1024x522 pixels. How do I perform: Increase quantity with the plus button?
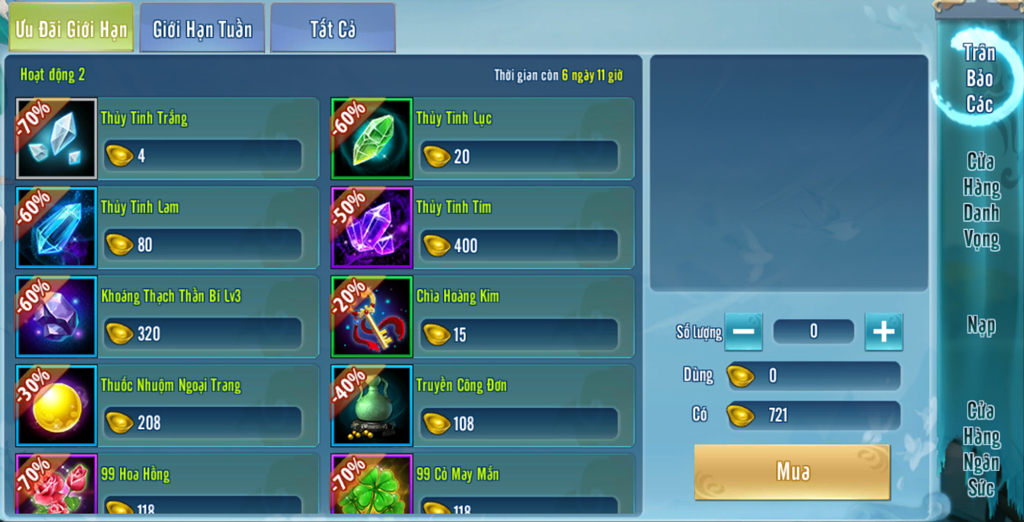coord(883,332)
